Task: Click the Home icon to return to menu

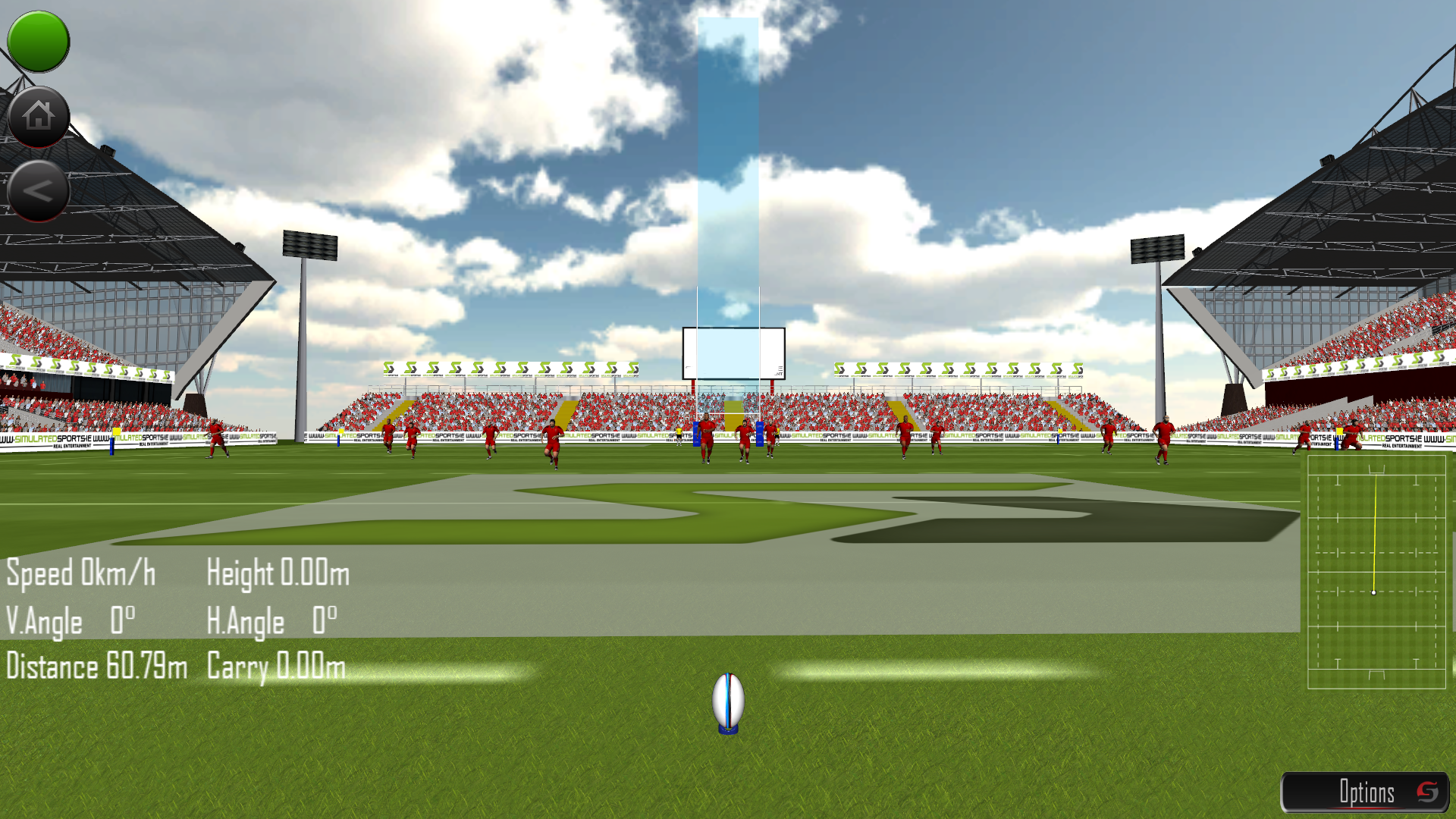Action: tap(37, 115)
